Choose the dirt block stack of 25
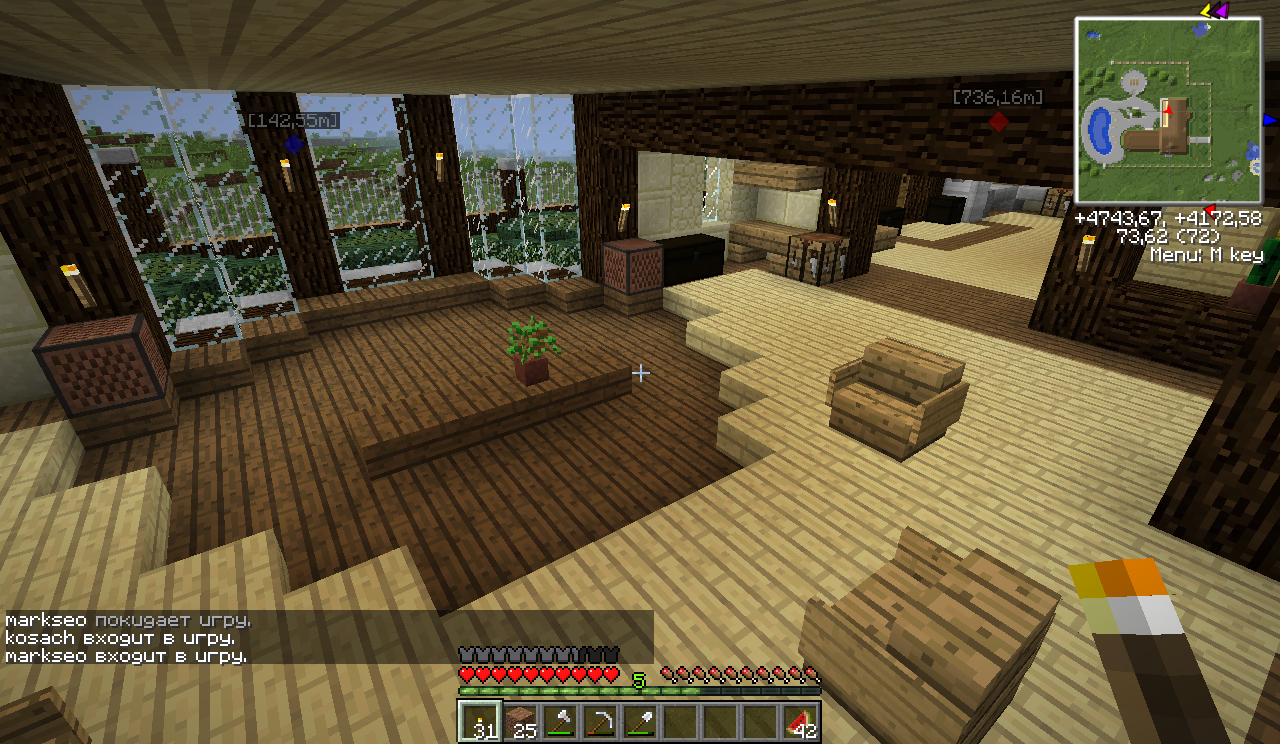 pyautogui.click(x=519, y=721)
